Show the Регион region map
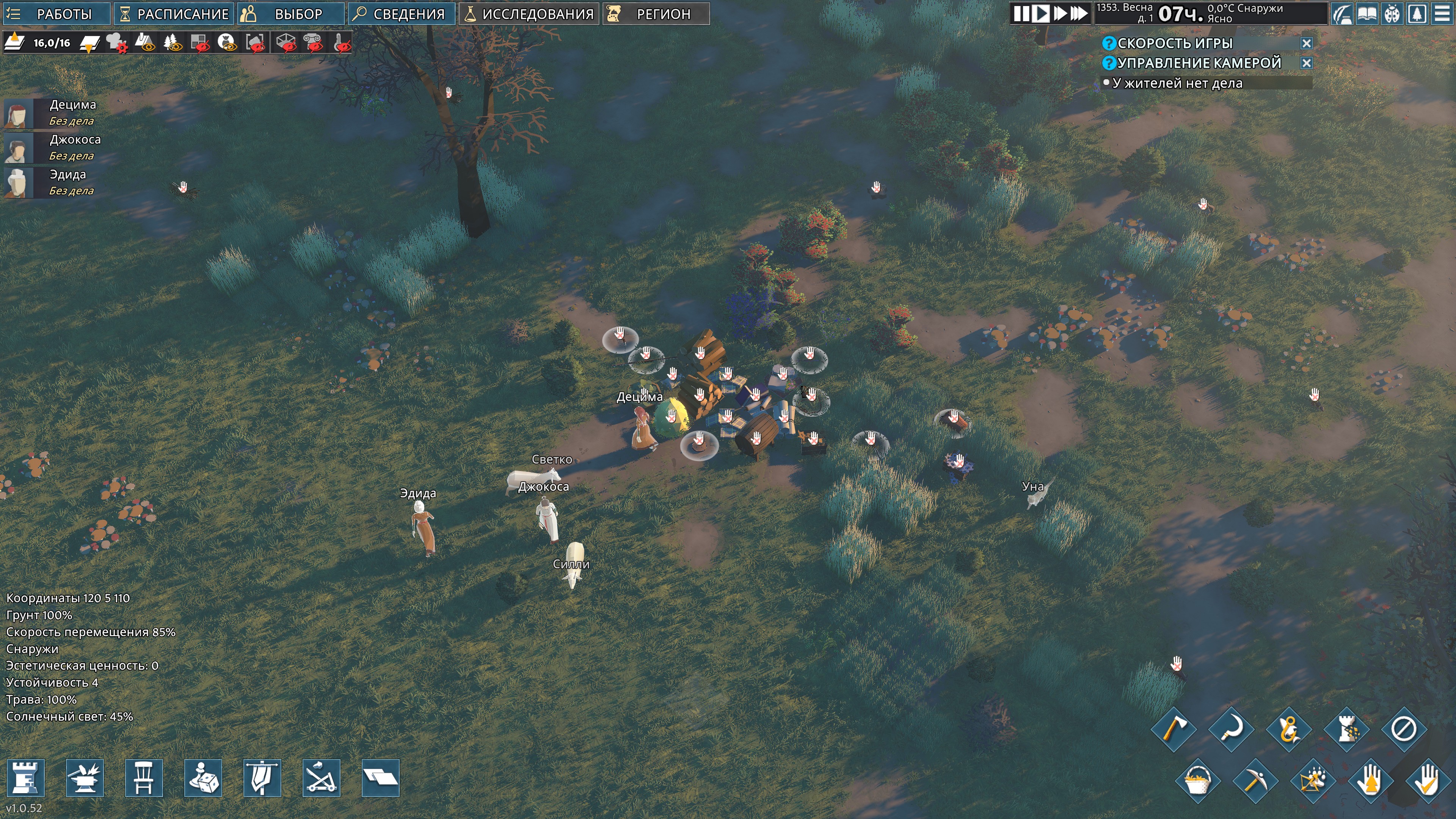 [655, 14]
